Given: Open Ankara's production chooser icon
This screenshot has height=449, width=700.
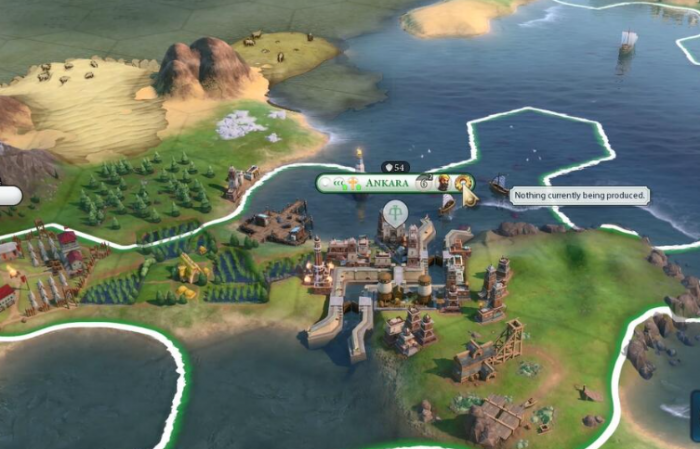Looking at the screenshot, I should [463, 183].
